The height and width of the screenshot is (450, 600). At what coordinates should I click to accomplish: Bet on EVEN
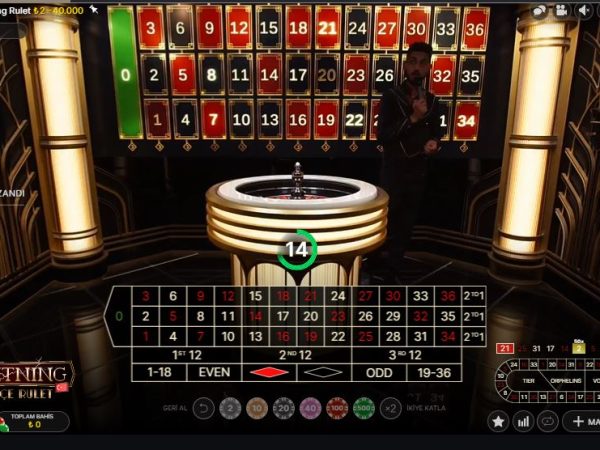click(214, 372)
